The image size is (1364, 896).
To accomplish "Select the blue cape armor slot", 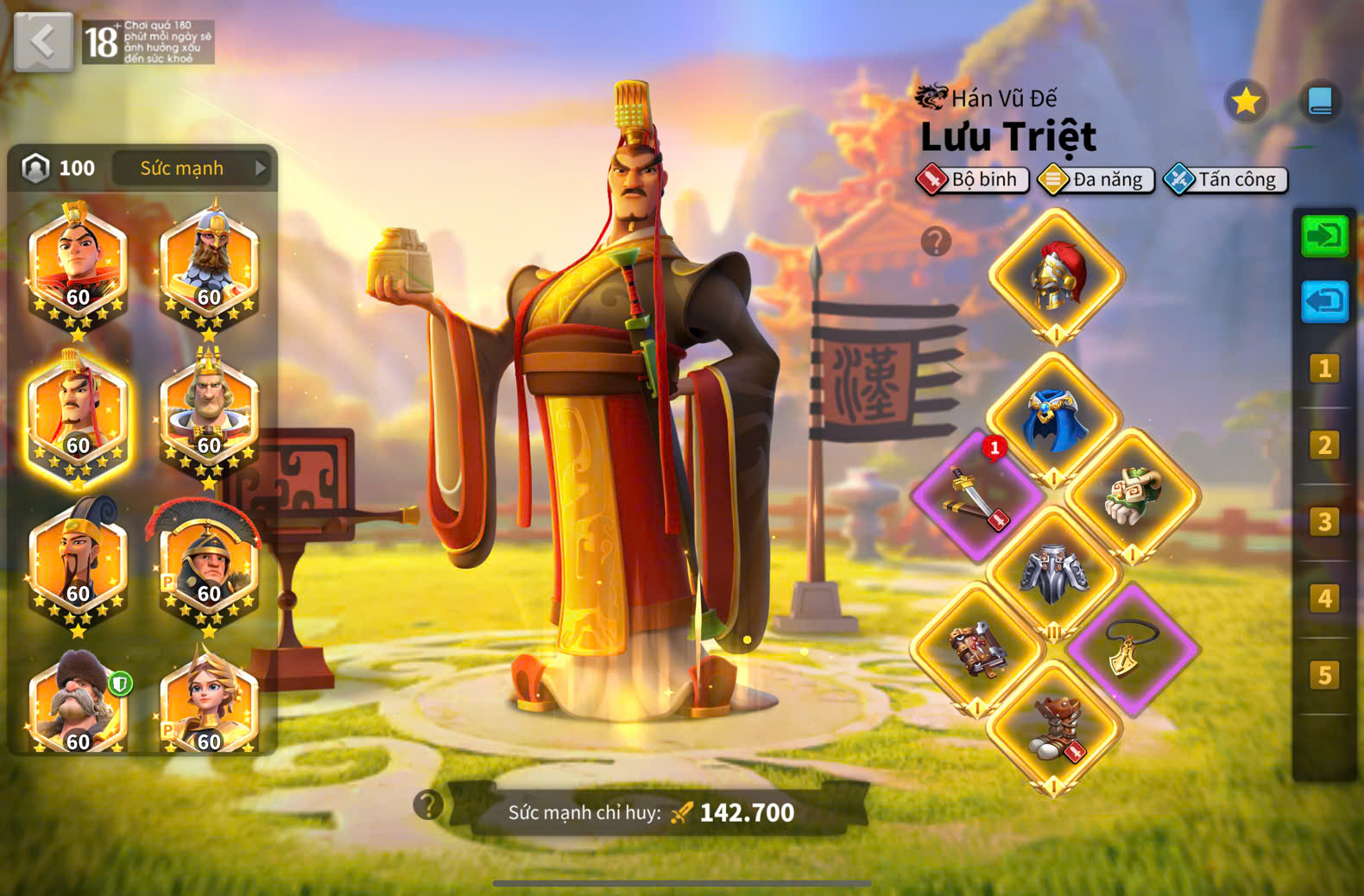I will pos(1054,420).
